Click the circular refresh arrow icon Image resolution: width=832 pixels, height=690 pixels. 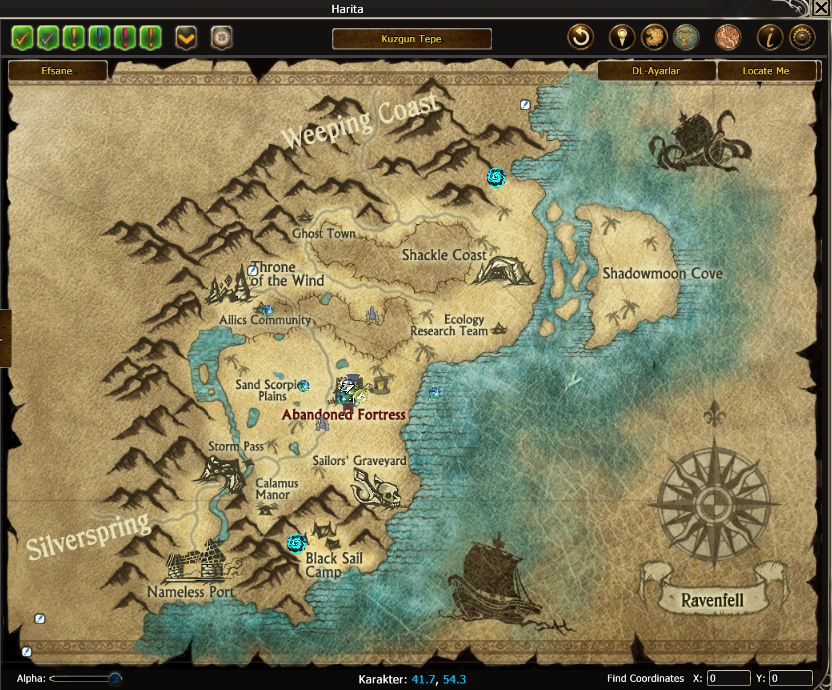pos(580,38)
